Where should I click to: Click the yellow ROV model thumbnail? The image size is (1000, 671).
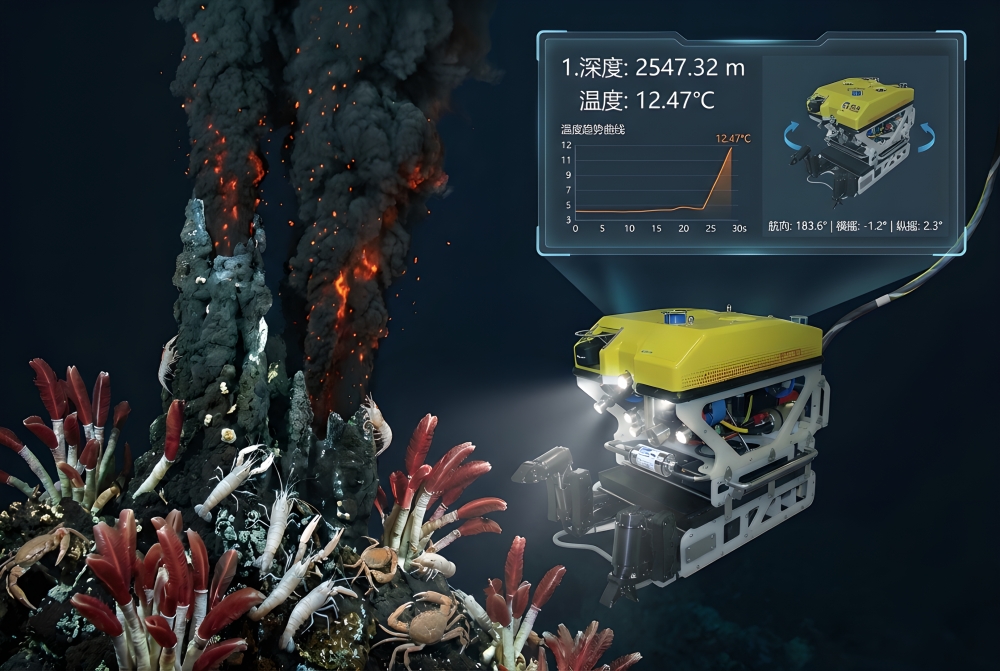coord(860,137)
